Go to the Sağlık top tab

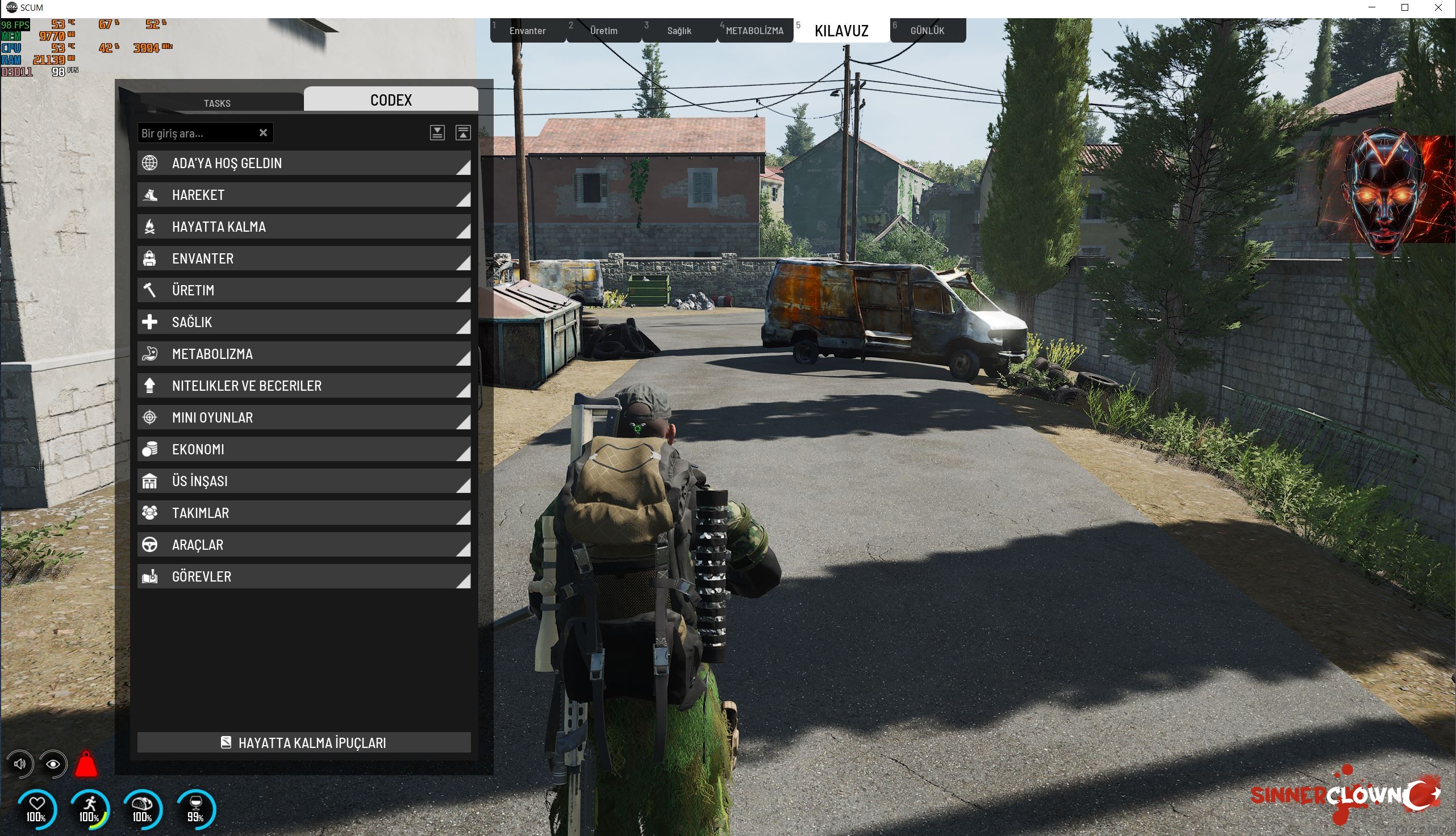click(x=679, y=31)
